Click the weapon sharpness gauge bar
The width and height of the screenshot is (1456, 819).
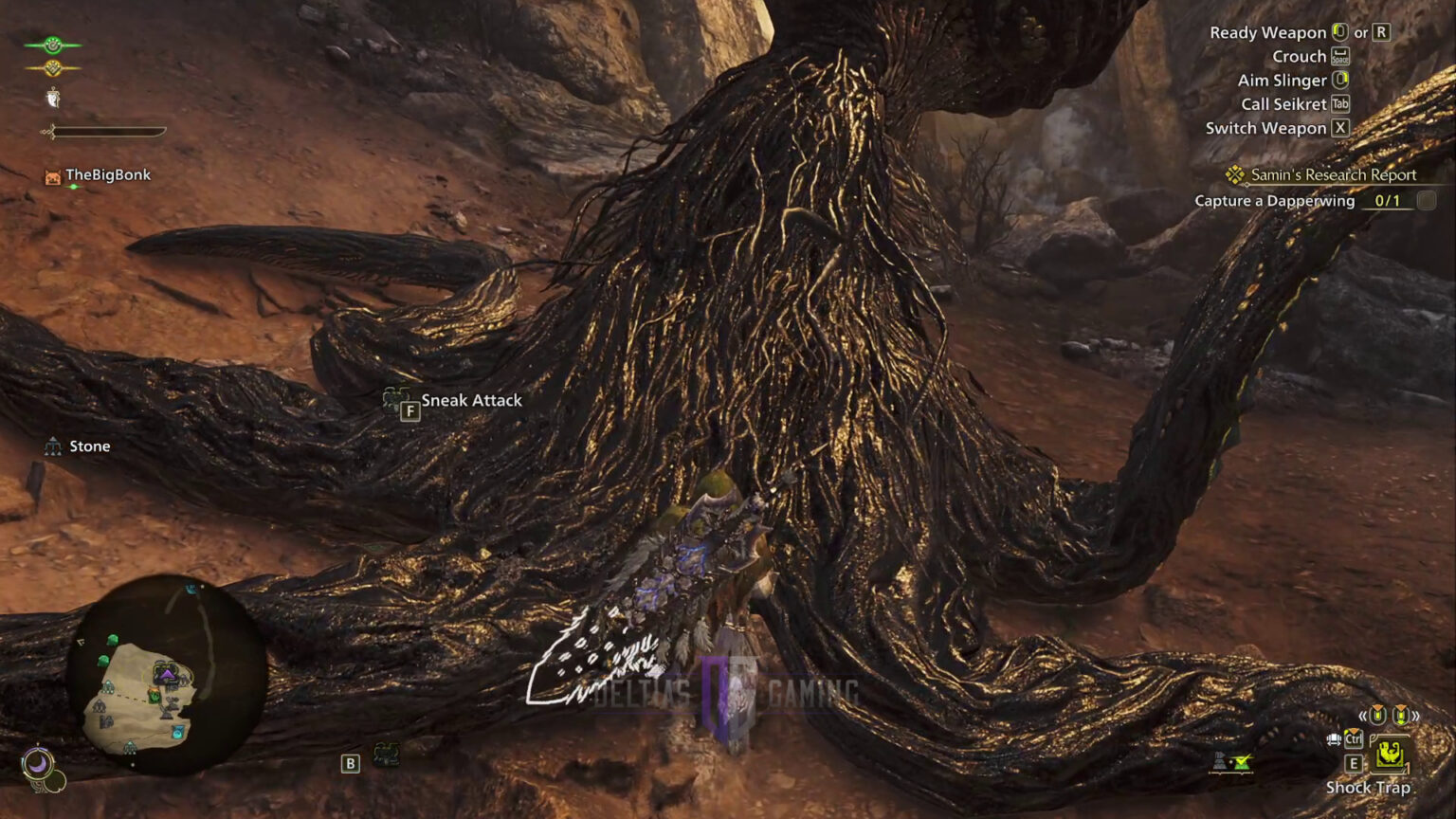click(x=104, y=132)
